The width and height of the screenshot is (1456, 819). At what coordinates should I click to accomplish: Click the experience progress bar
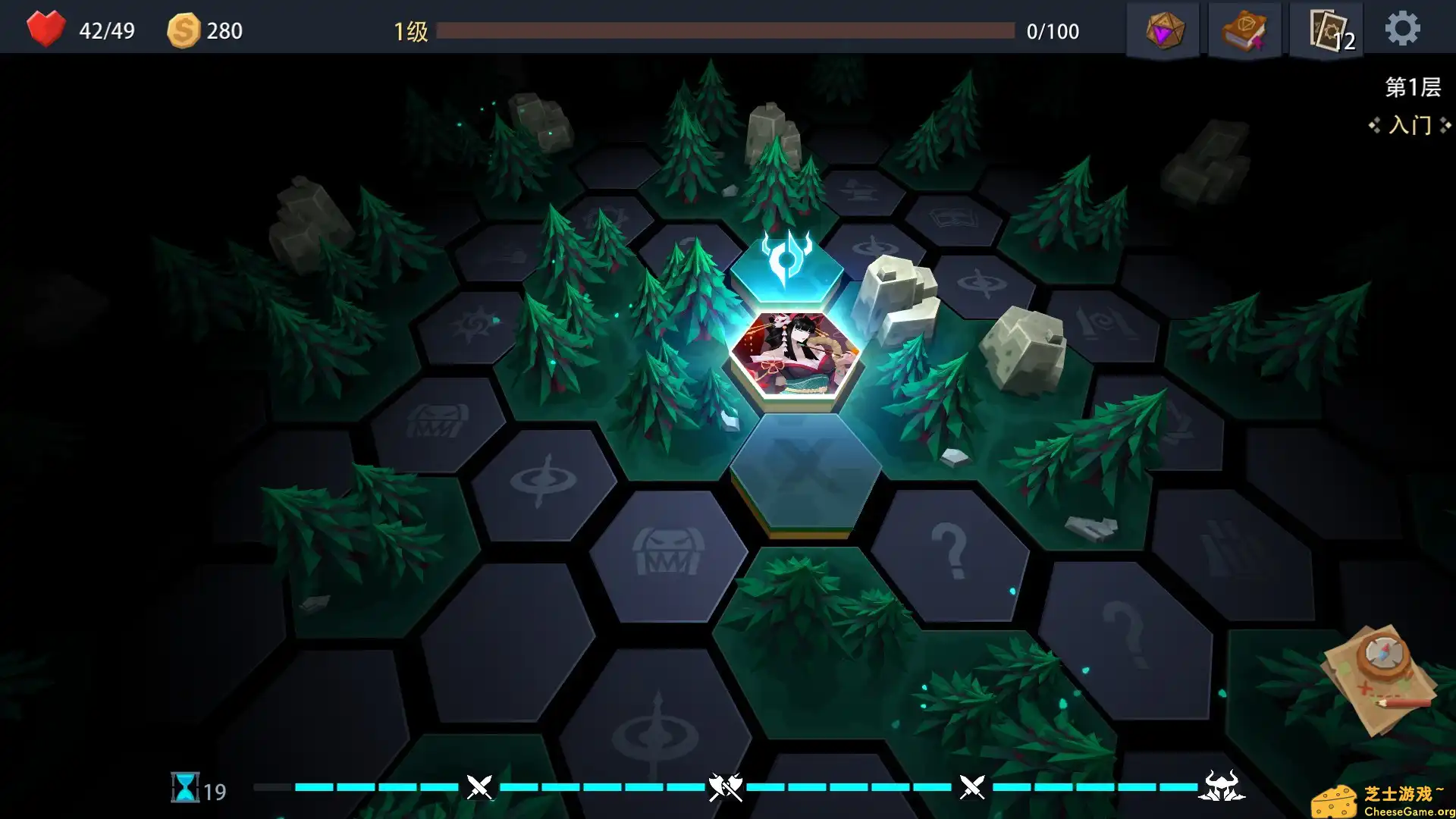click(728, 32)
